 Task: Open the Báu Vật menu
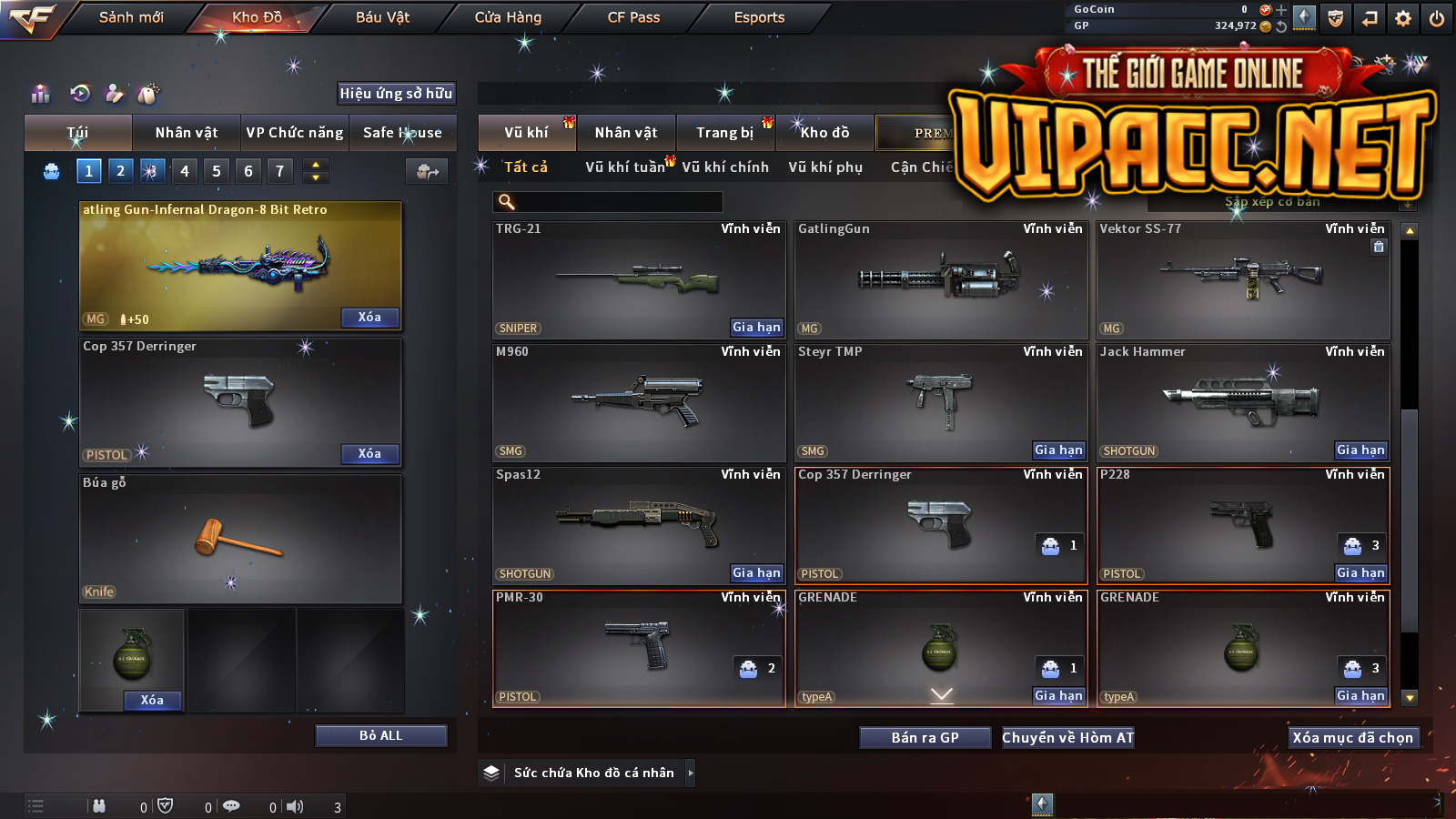coord(382,17)
